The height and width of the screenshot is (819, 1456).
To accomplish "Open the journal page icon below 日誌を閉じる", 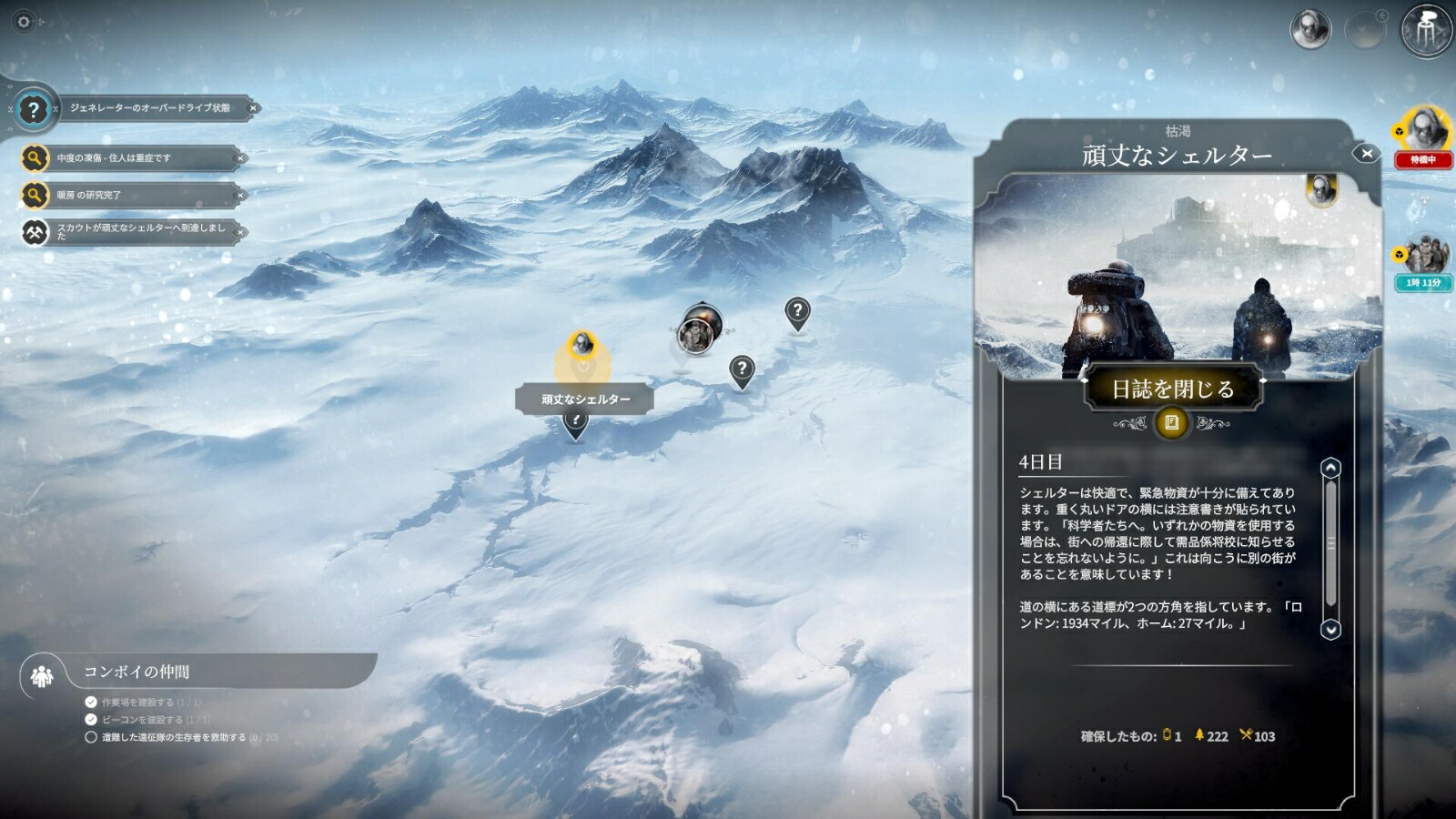I will (x=1172, y=421).
